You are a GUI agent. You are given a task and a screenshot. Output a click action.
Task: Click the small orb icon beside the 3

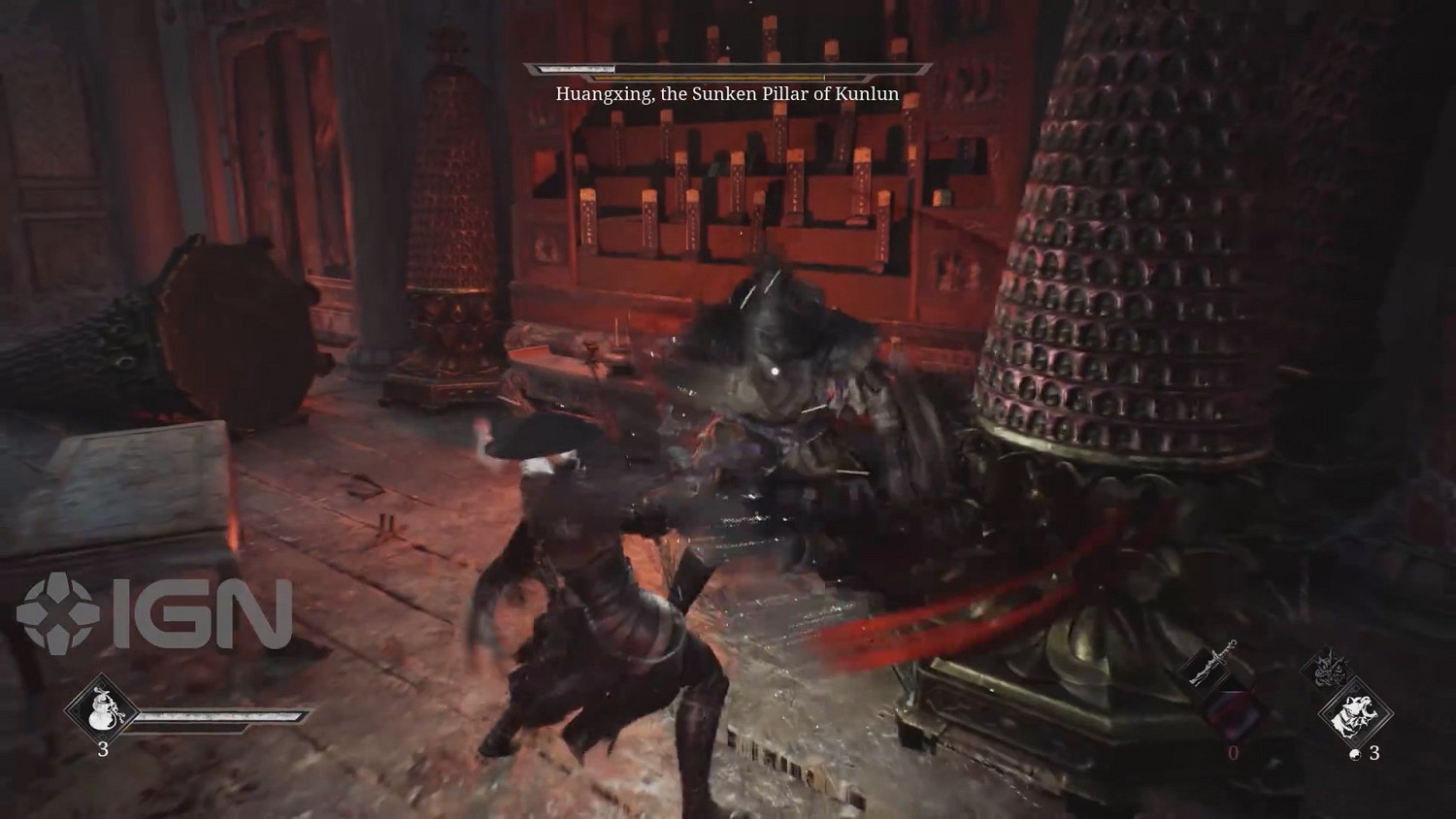(1355, 754)
